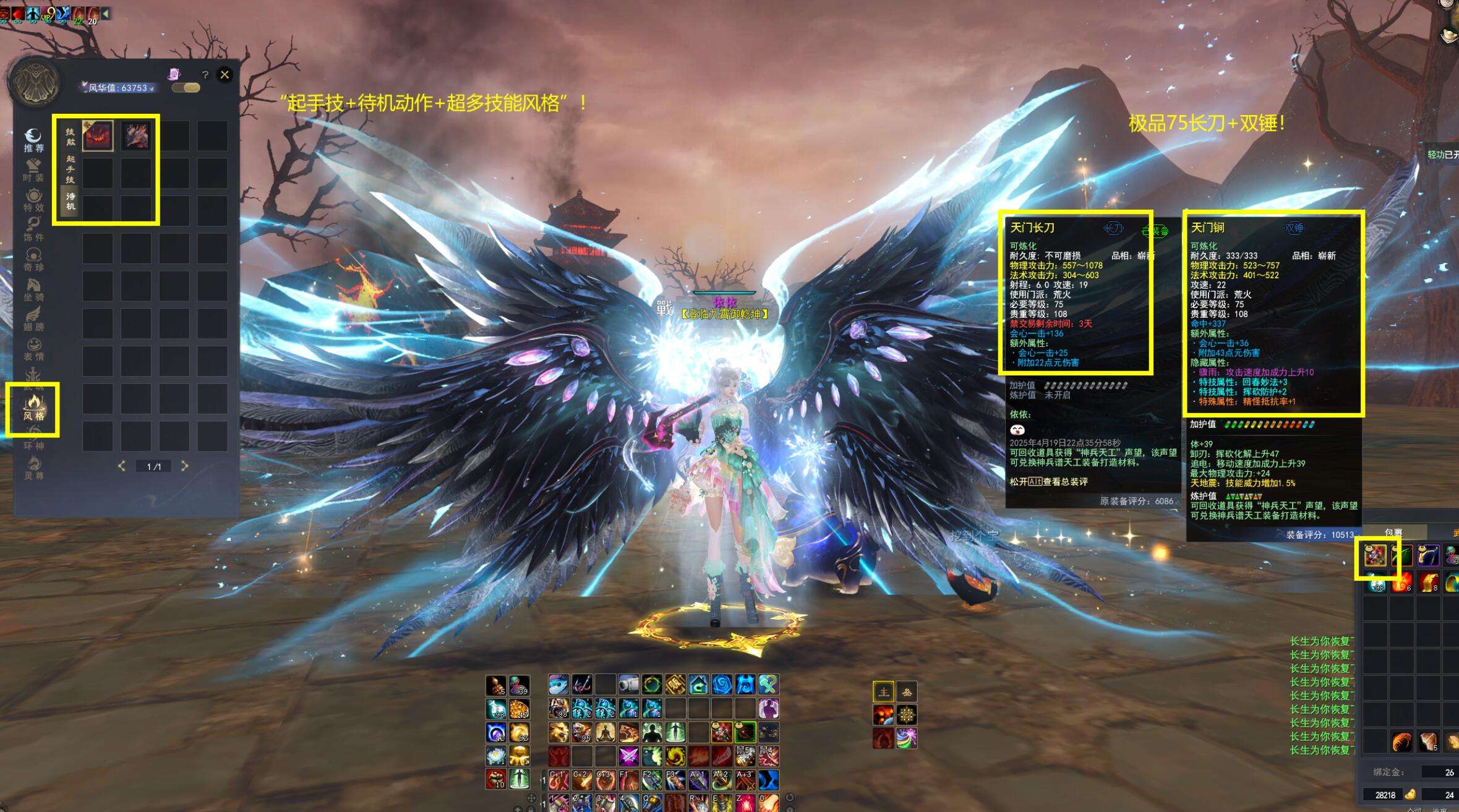This screenshot has height=812, width=1459.
Task: Switch to the 时装 costume category
Action: (33, 170)
